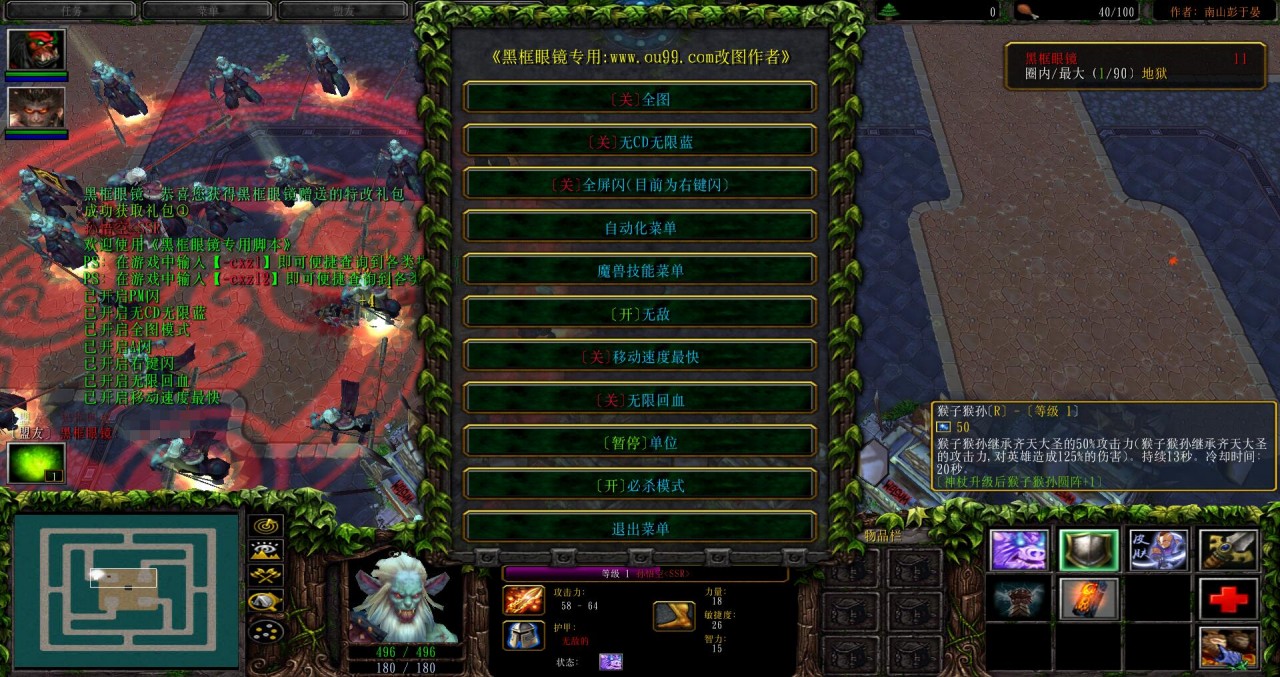Select the red-bandana orc hero portrait

click(37, 50)
